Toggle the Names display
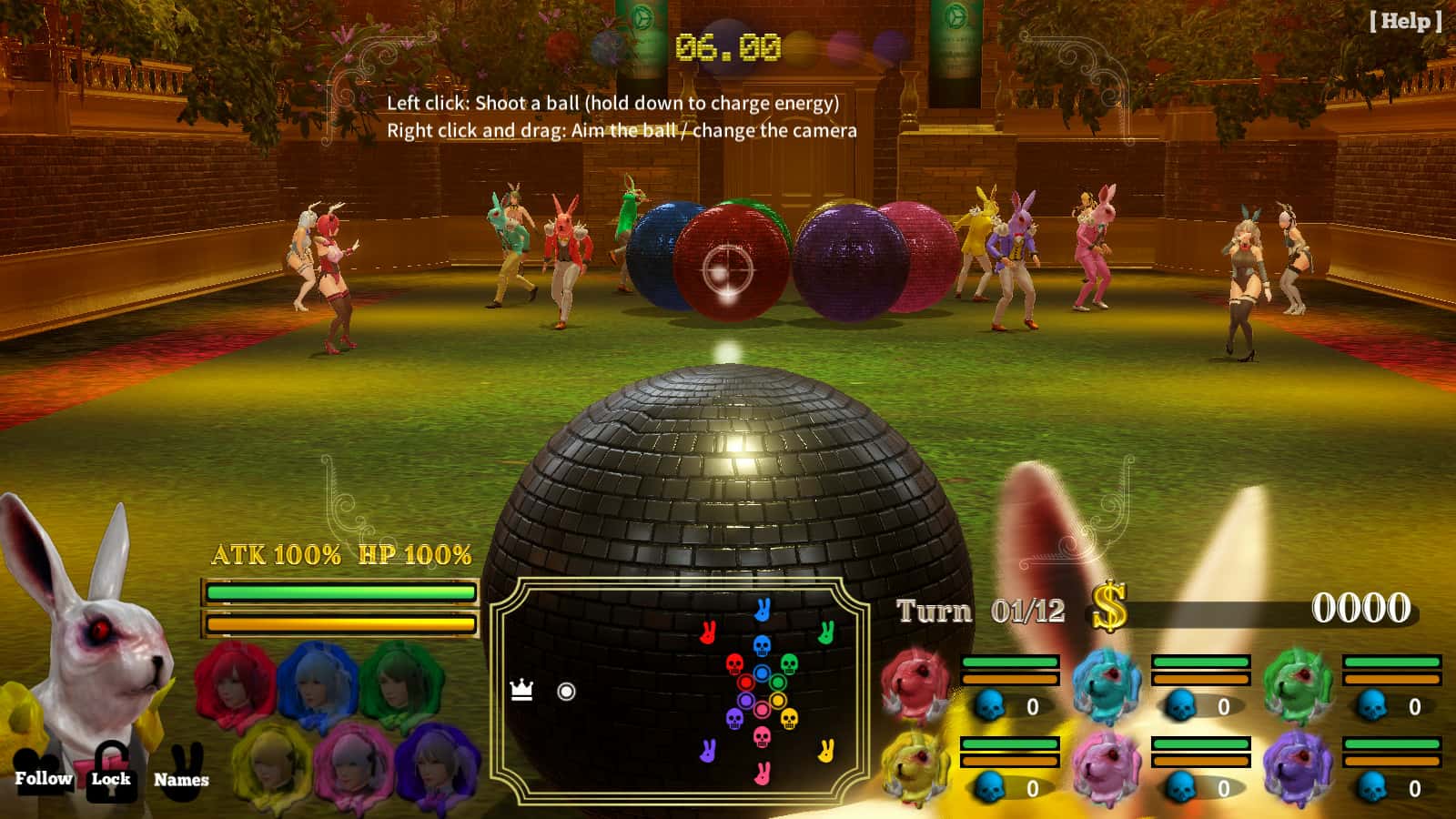The height and width of the screenshot is (819, 1456). [x=182, y=778]
